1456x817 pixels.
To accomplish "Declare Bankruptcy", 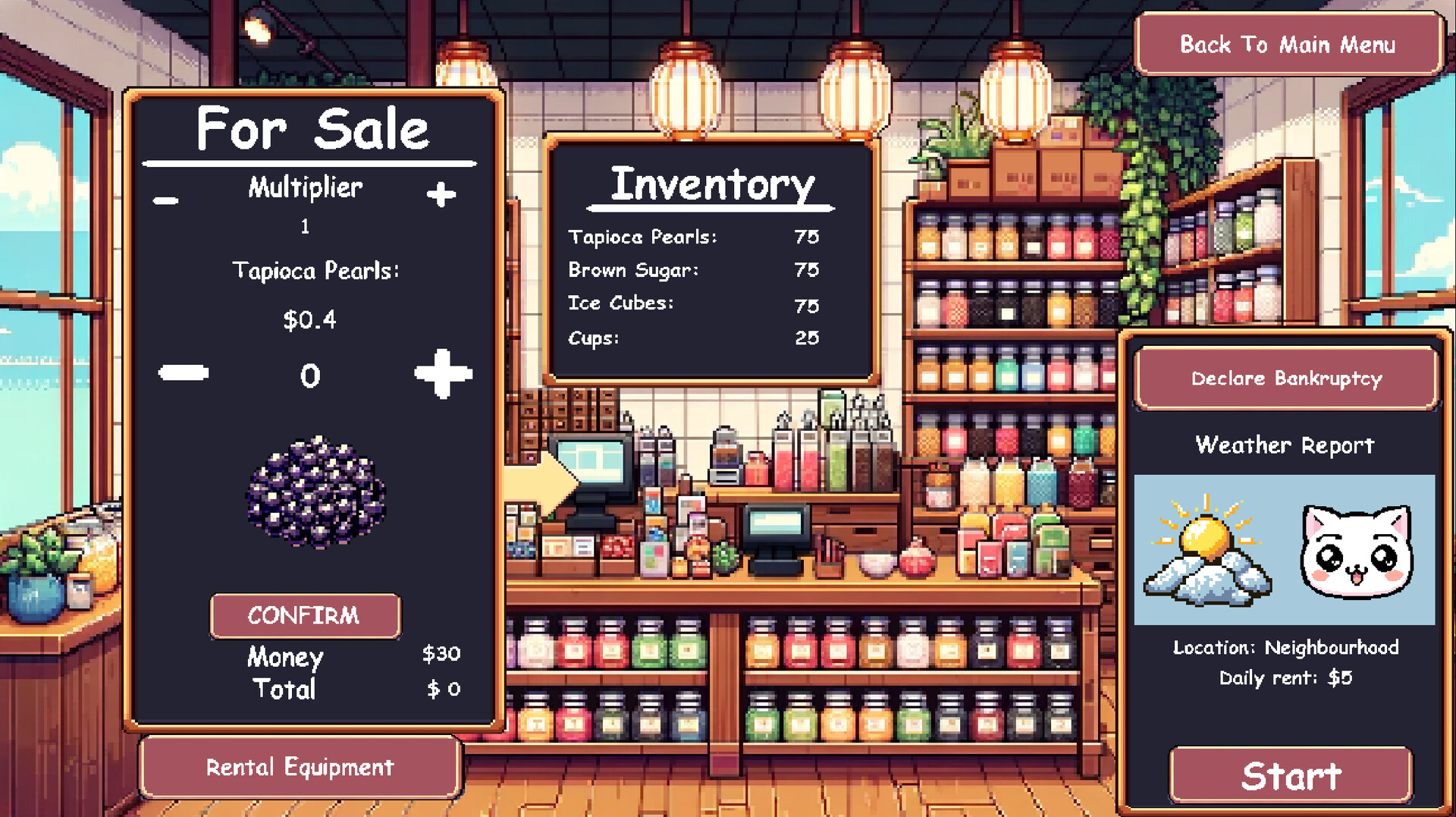I will (x=1286, y=379).
